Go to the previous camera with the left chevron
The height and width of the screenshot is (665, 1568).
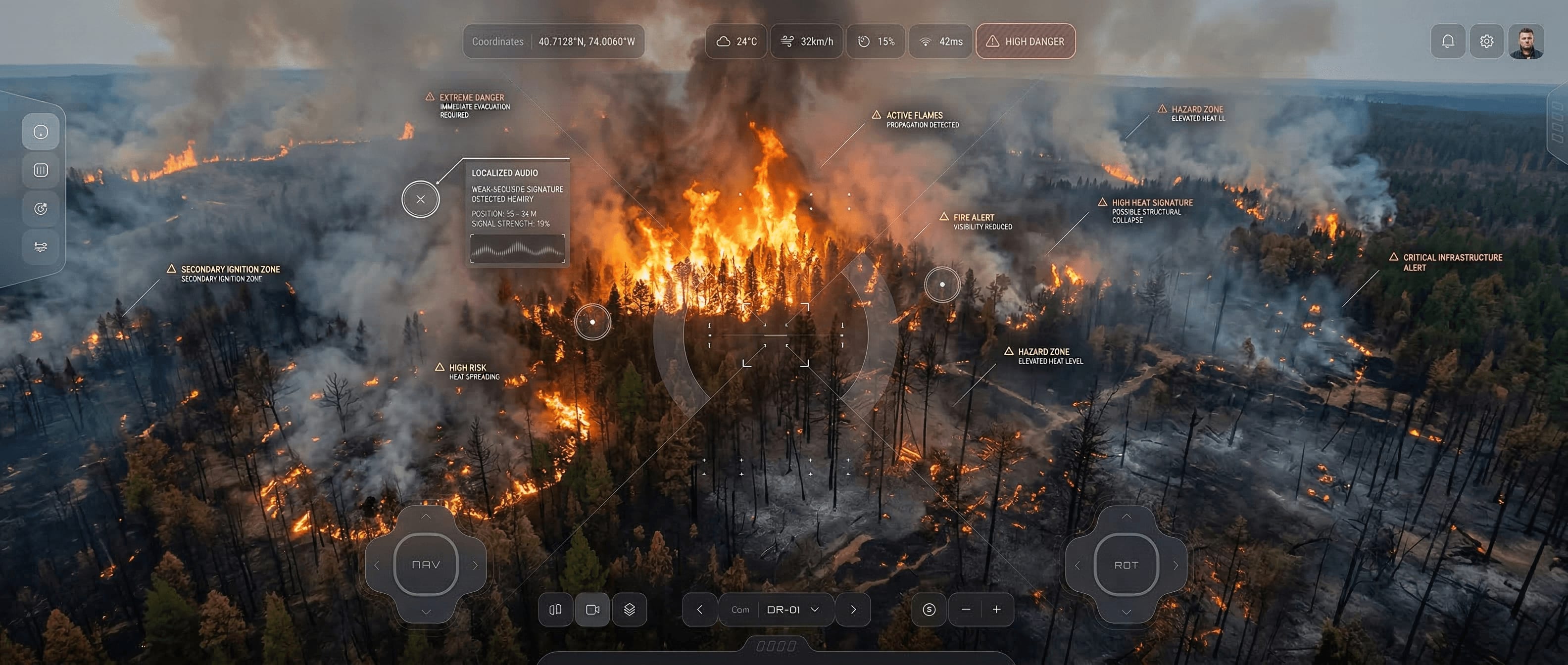tap(699, 609)
